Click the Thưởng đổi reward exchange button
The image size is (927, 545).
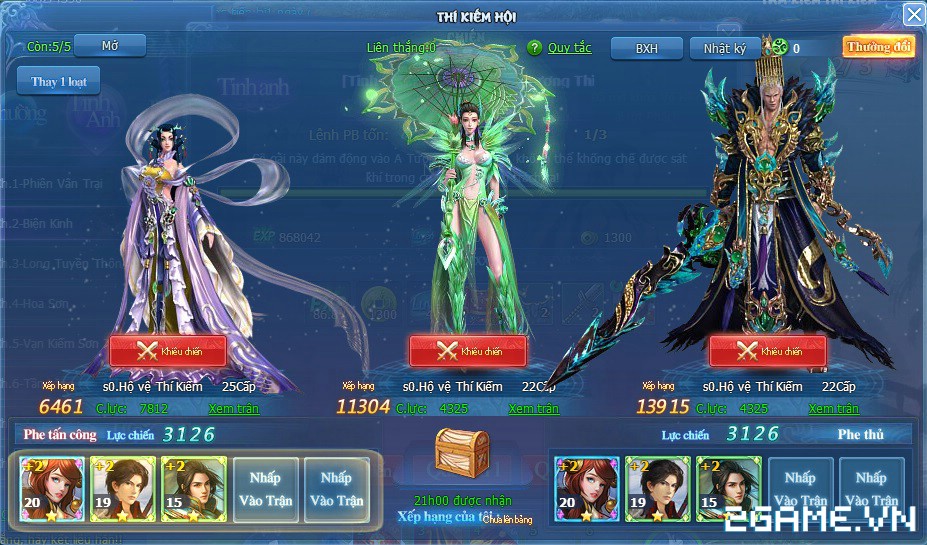pos(878,47)
